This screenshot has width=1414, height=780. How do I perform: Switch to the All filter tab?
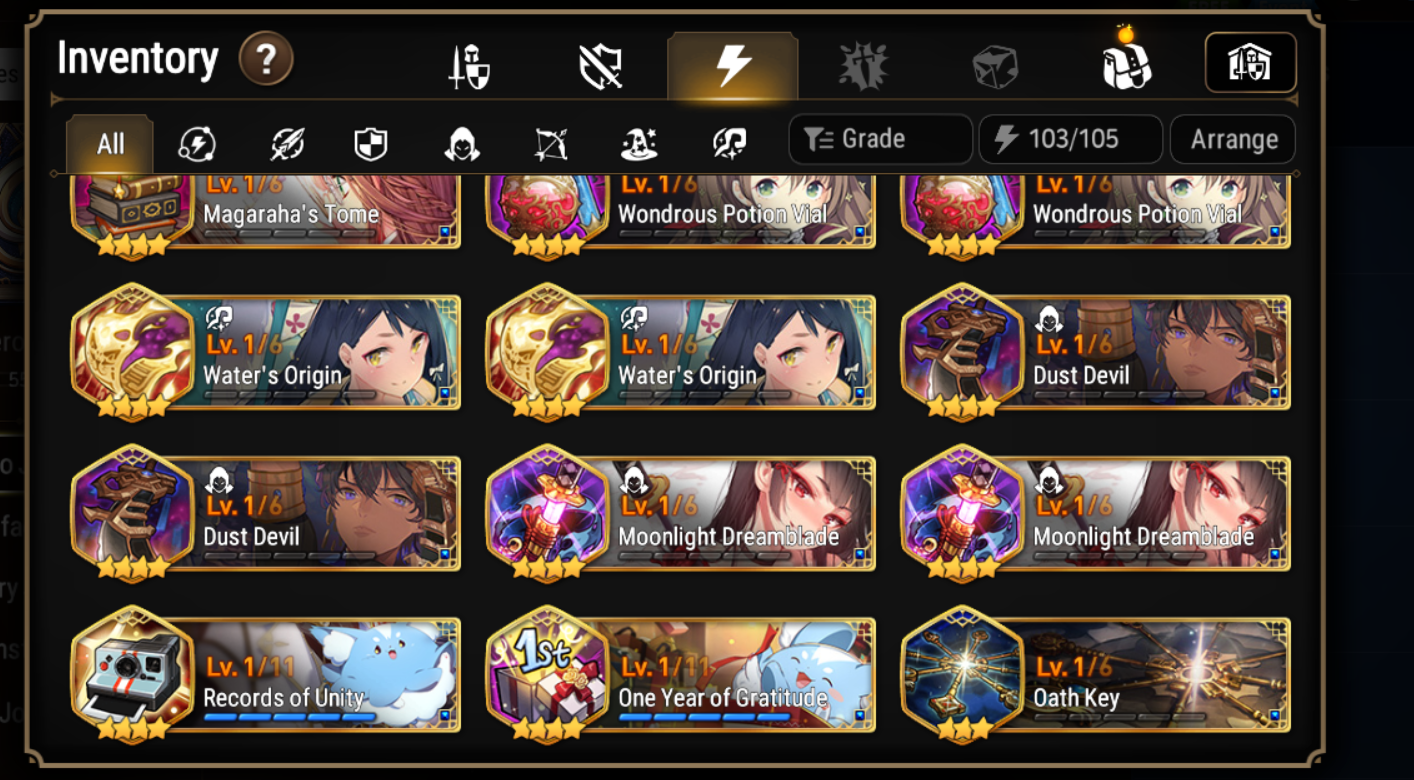pyautogui.click(x=109, y=141)
